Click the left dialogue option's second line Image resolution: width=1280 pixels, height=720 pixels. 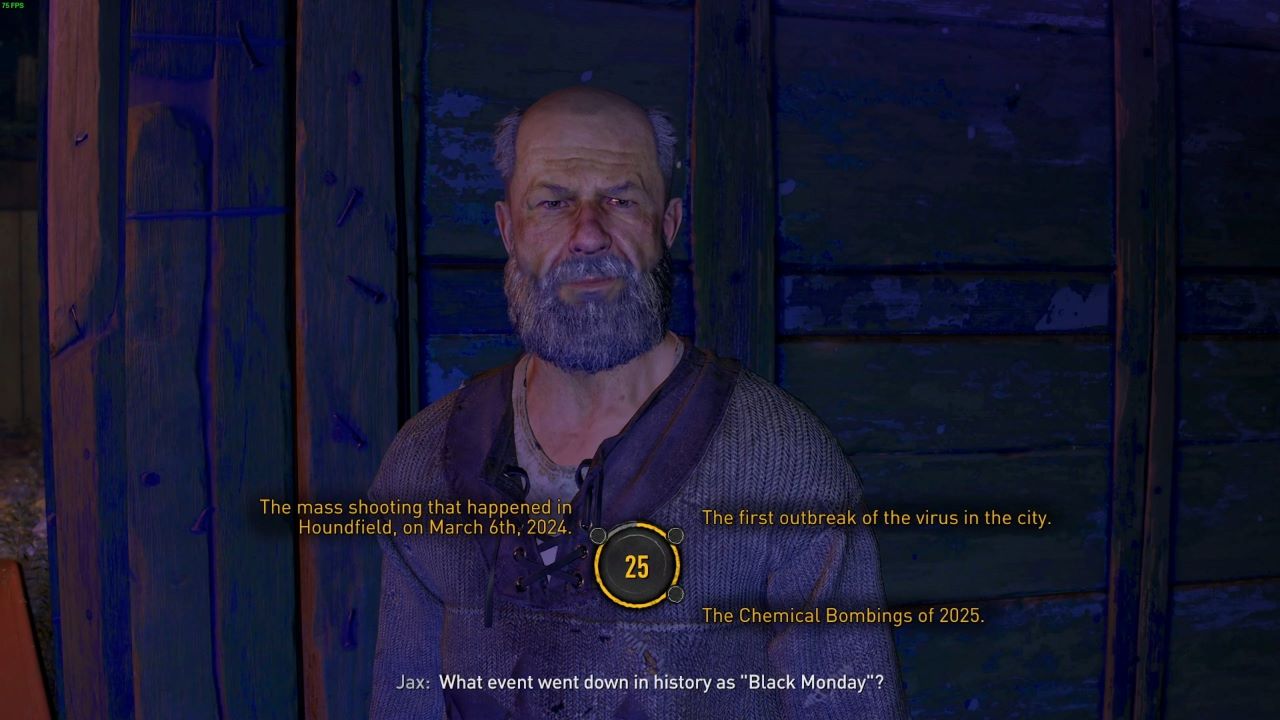tap(436, 527)
